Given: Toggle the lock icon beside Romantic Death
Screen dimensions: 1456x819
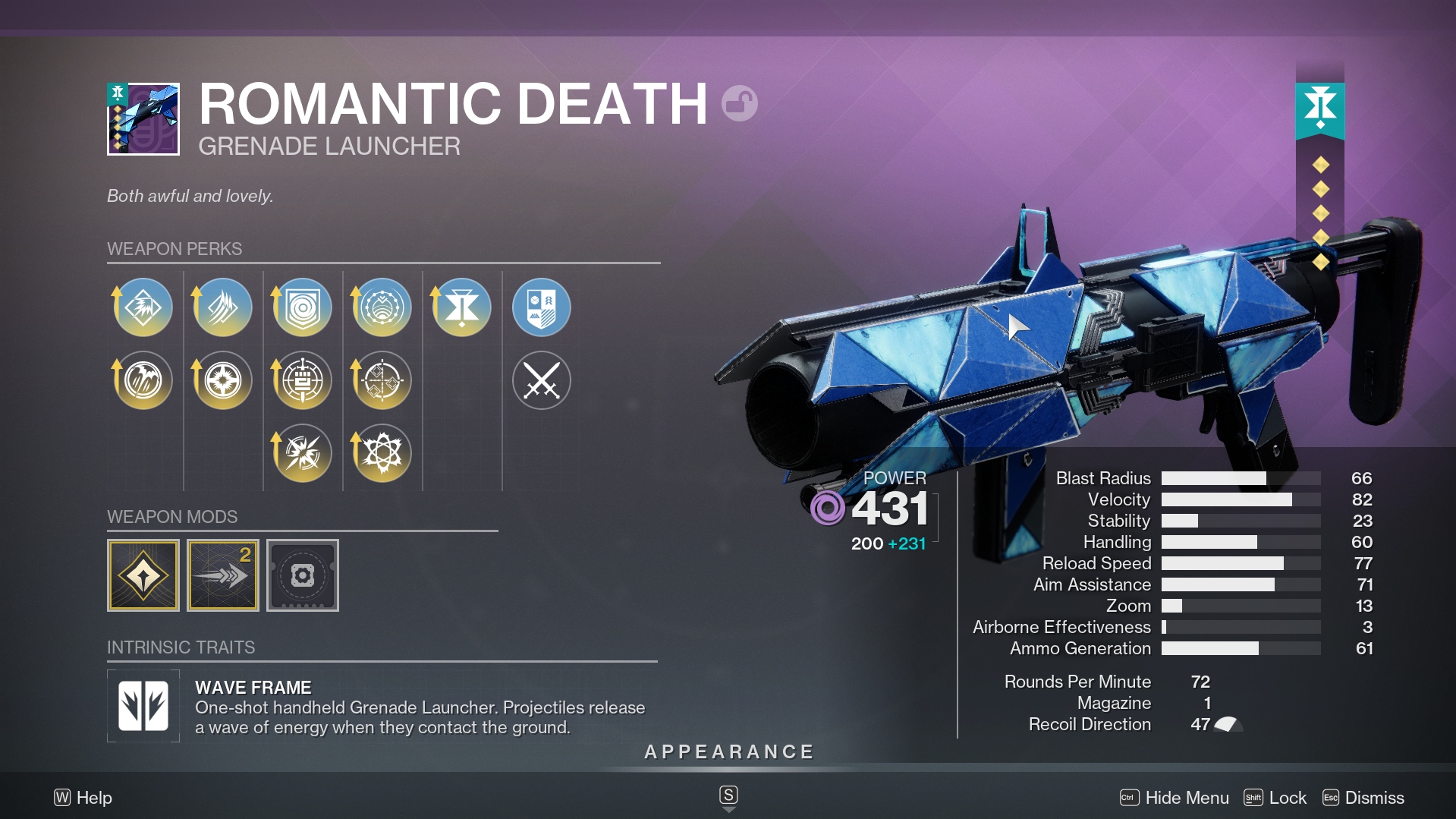Looking at the screenshot, I should tap(739, 104).
